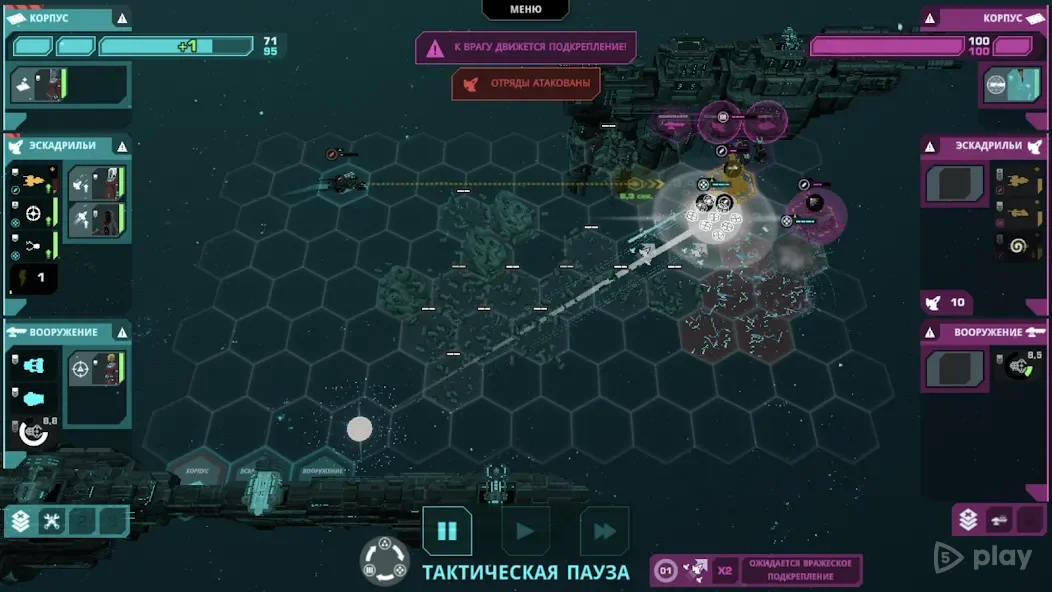Click the enemy Корпус panel header
Image resolution: width=1052 pixels, height=592 pixels.
[x=985, y=18]
